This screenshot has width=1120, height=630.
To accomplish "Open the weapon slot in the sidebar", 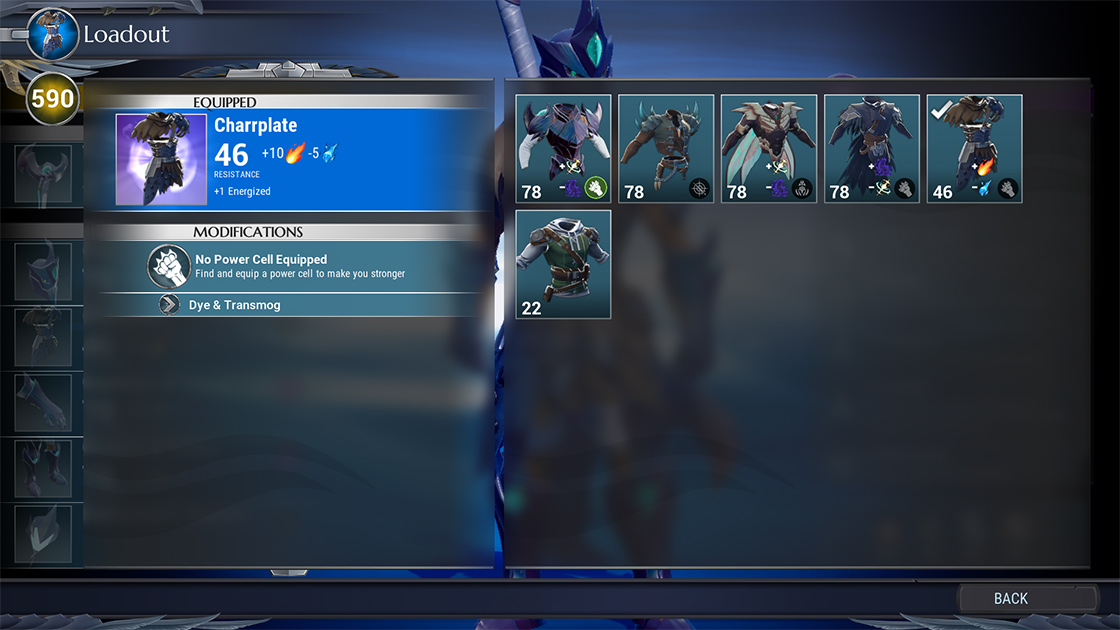I will coord(43,174).
